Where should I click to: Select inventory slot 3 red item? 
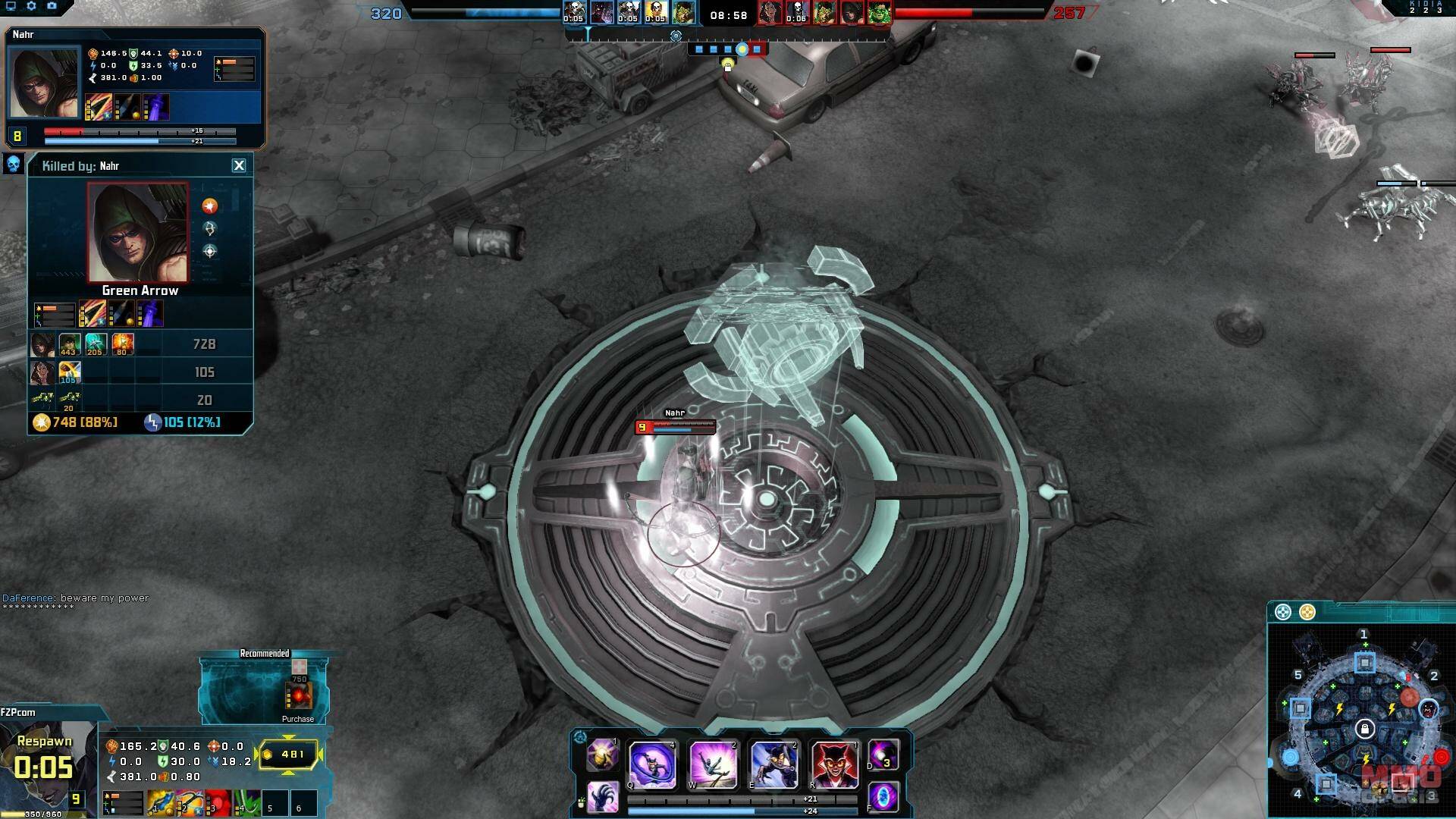click(x=218, y=803)
